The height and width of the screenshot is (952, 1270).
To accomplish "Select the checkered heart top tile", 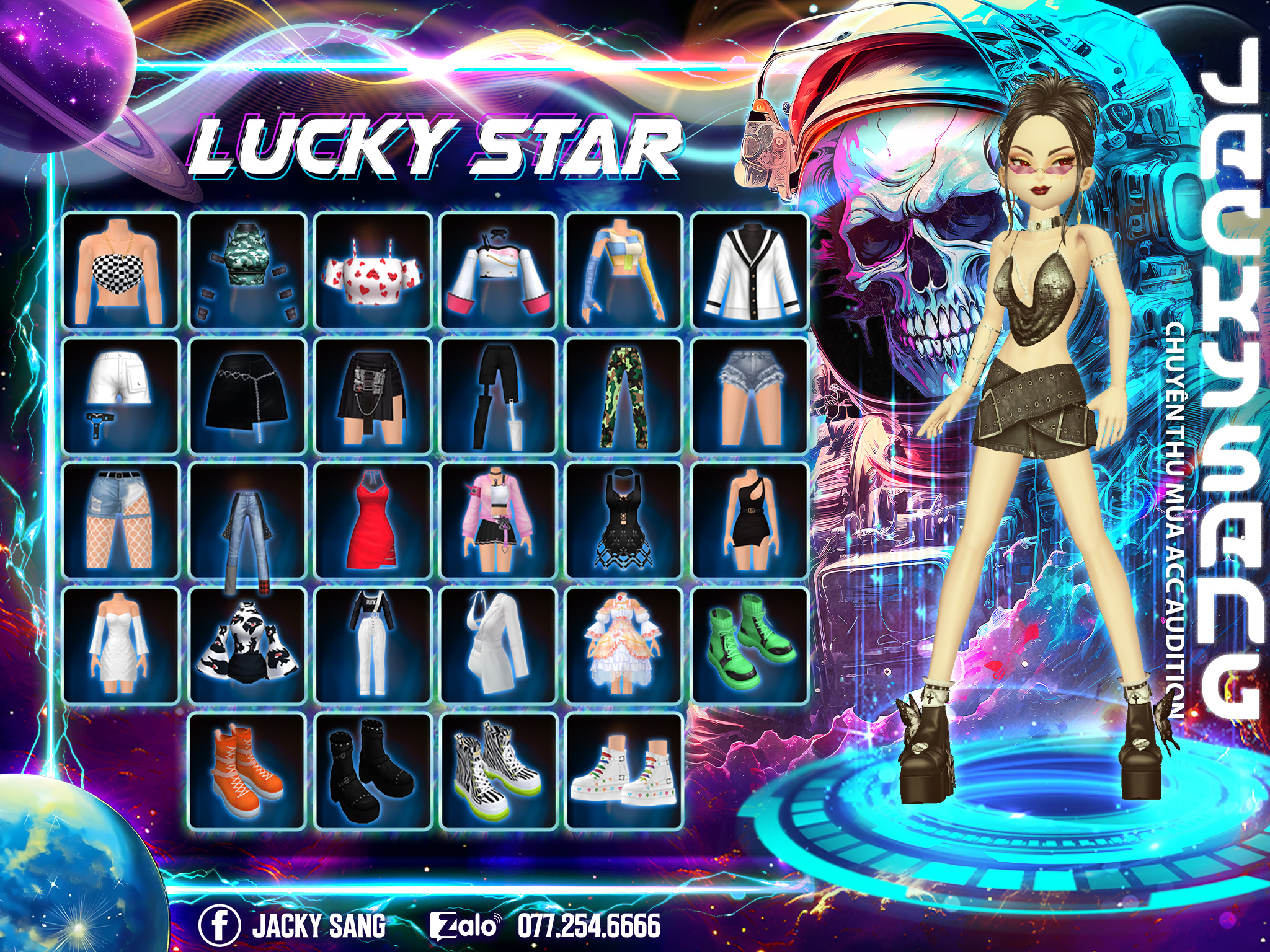I will click(x=121, y=271).
